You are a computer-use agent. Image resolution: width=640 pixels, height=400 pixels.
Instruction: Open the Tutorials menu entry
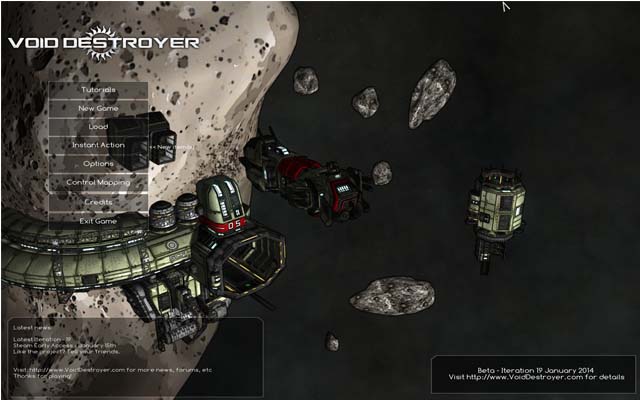(x=98, y=90)
